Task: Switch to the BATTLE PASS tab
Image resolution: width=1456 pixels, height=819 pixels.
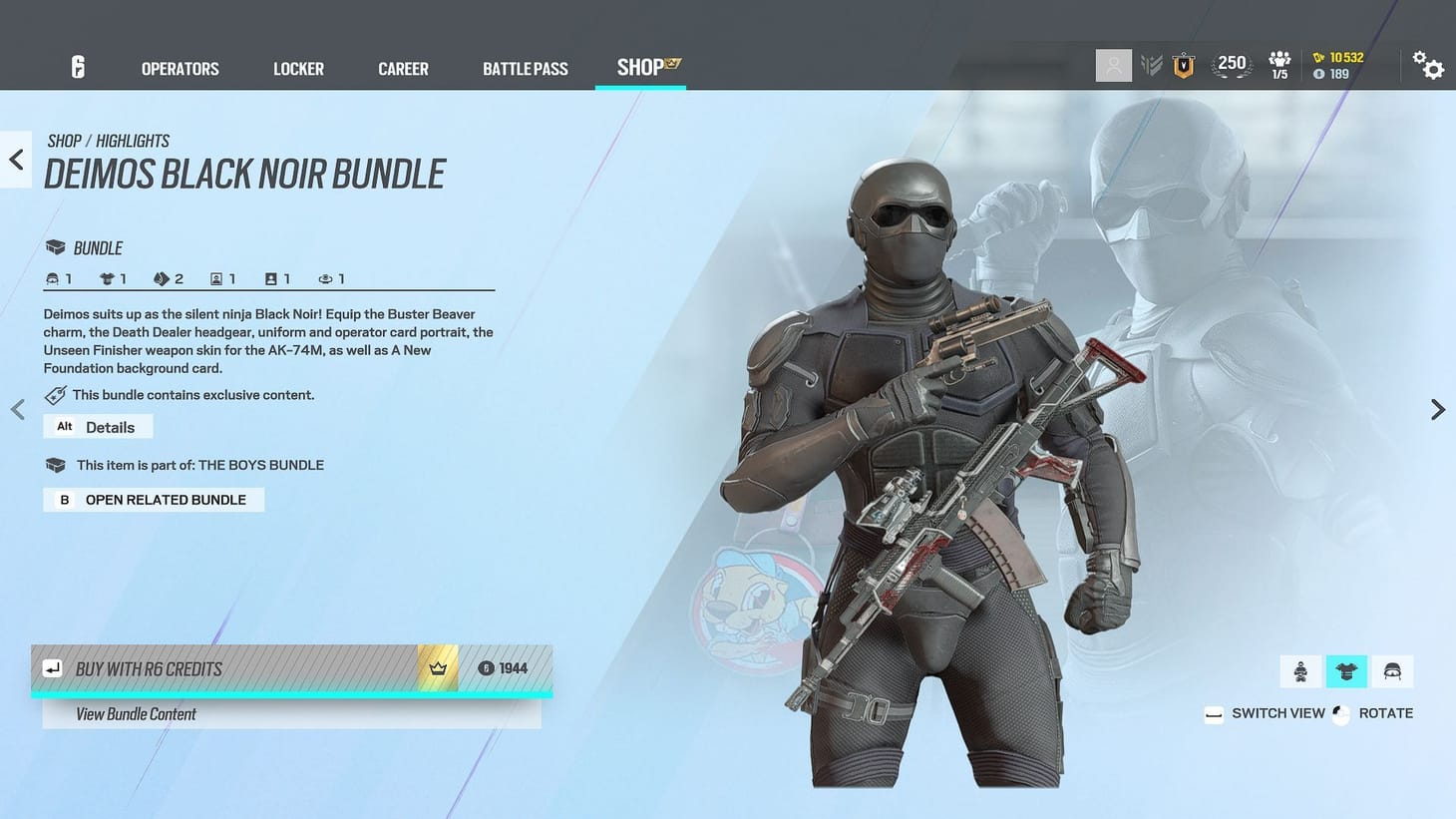Action: 526,68
